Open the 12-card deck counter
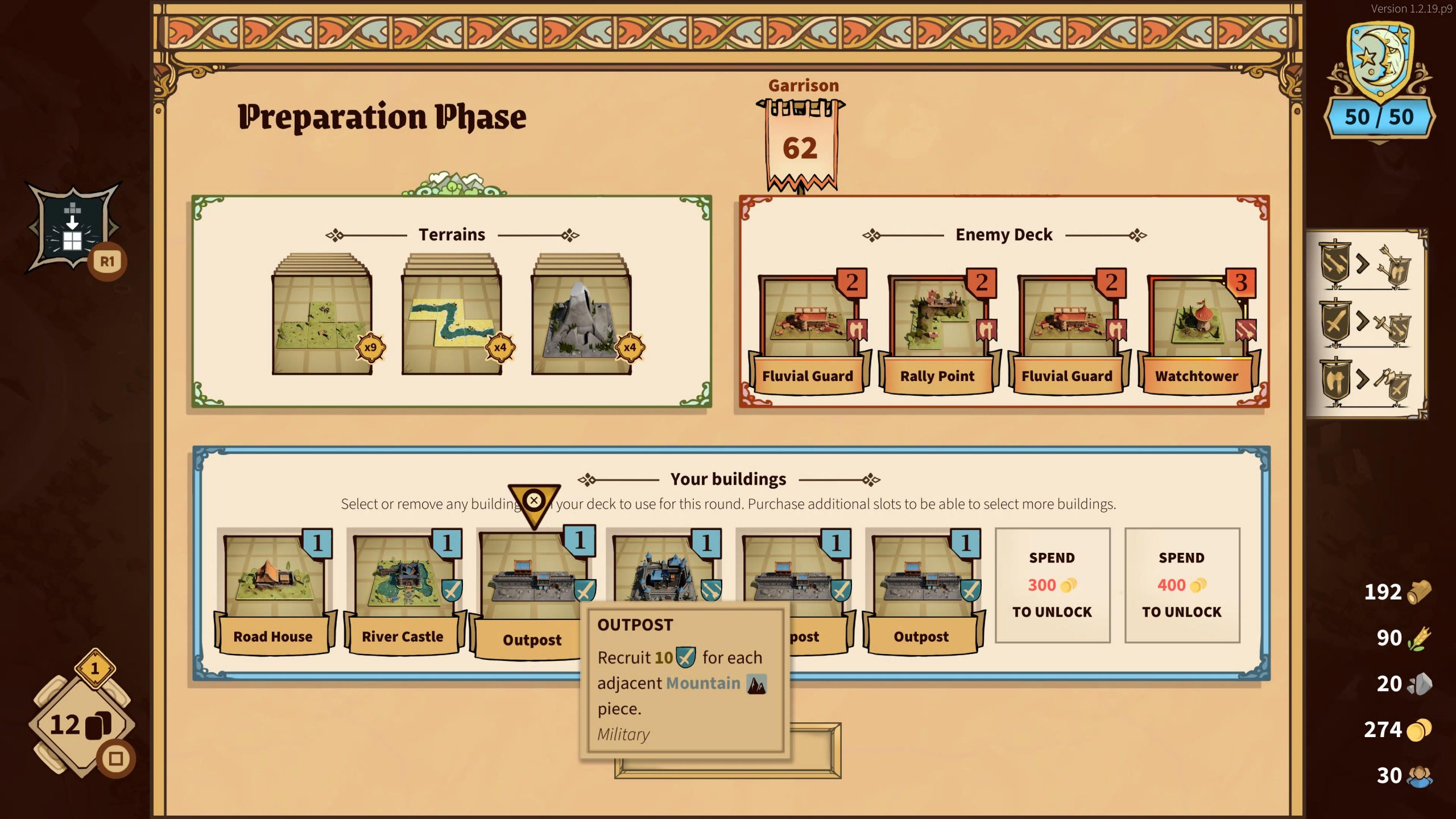Image resolution: width=1456 pixels, height=819 pixels. 80,725
